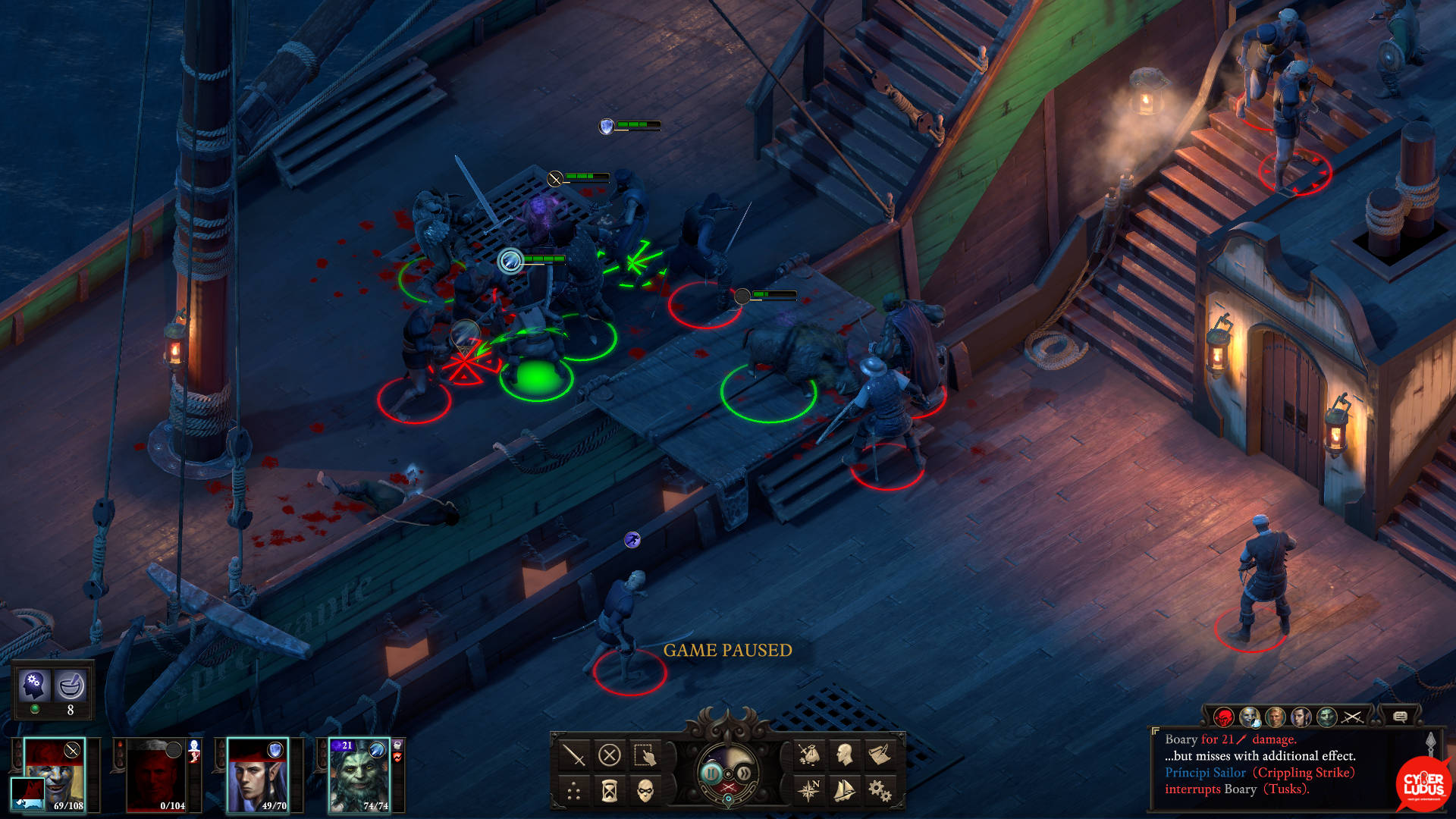
Task: Use the mortar and pestle consumable icon
Action: point(71,686)
